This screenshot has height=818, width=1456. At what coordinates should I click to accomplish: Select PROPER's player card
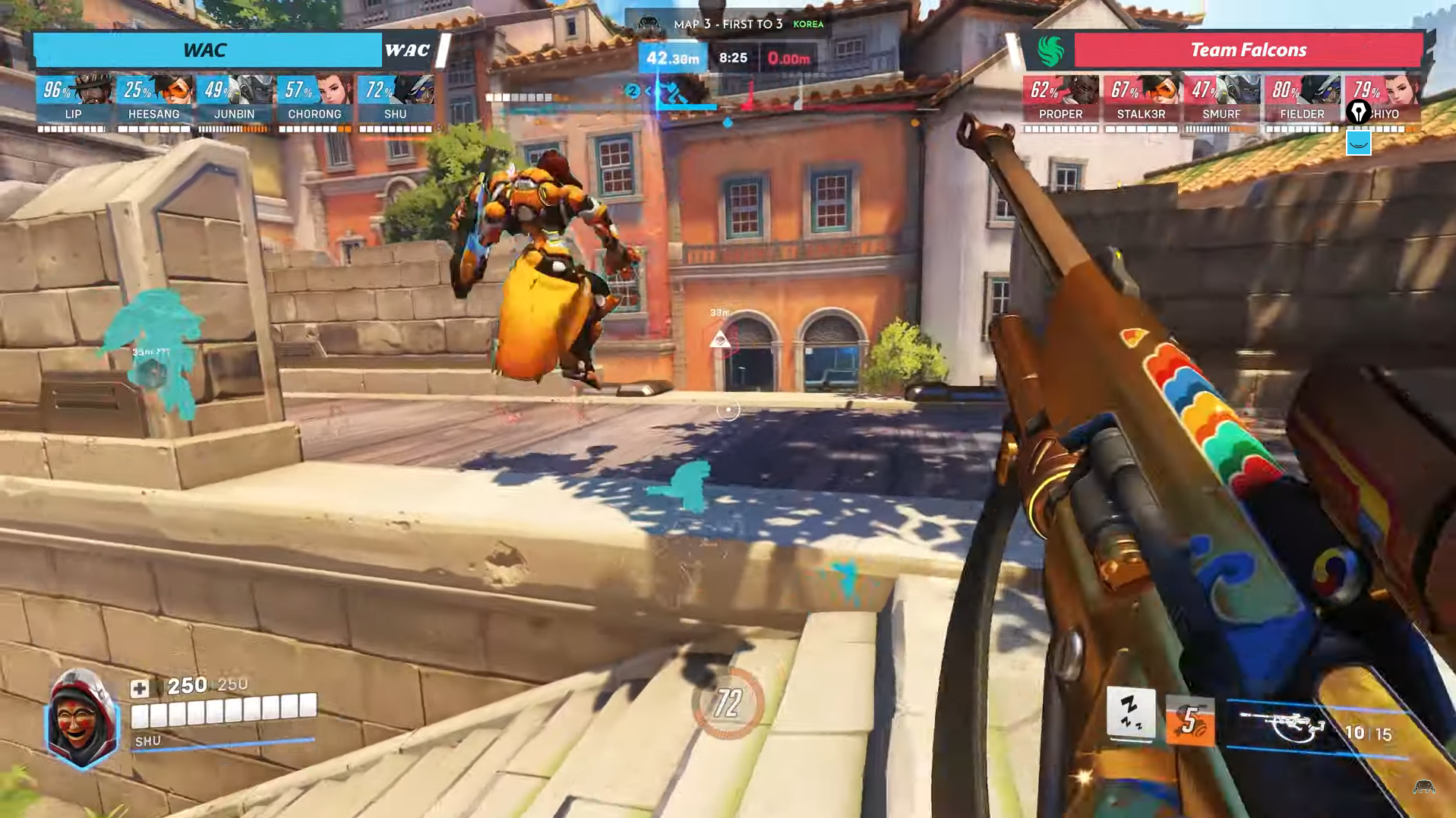point(1060,101)
